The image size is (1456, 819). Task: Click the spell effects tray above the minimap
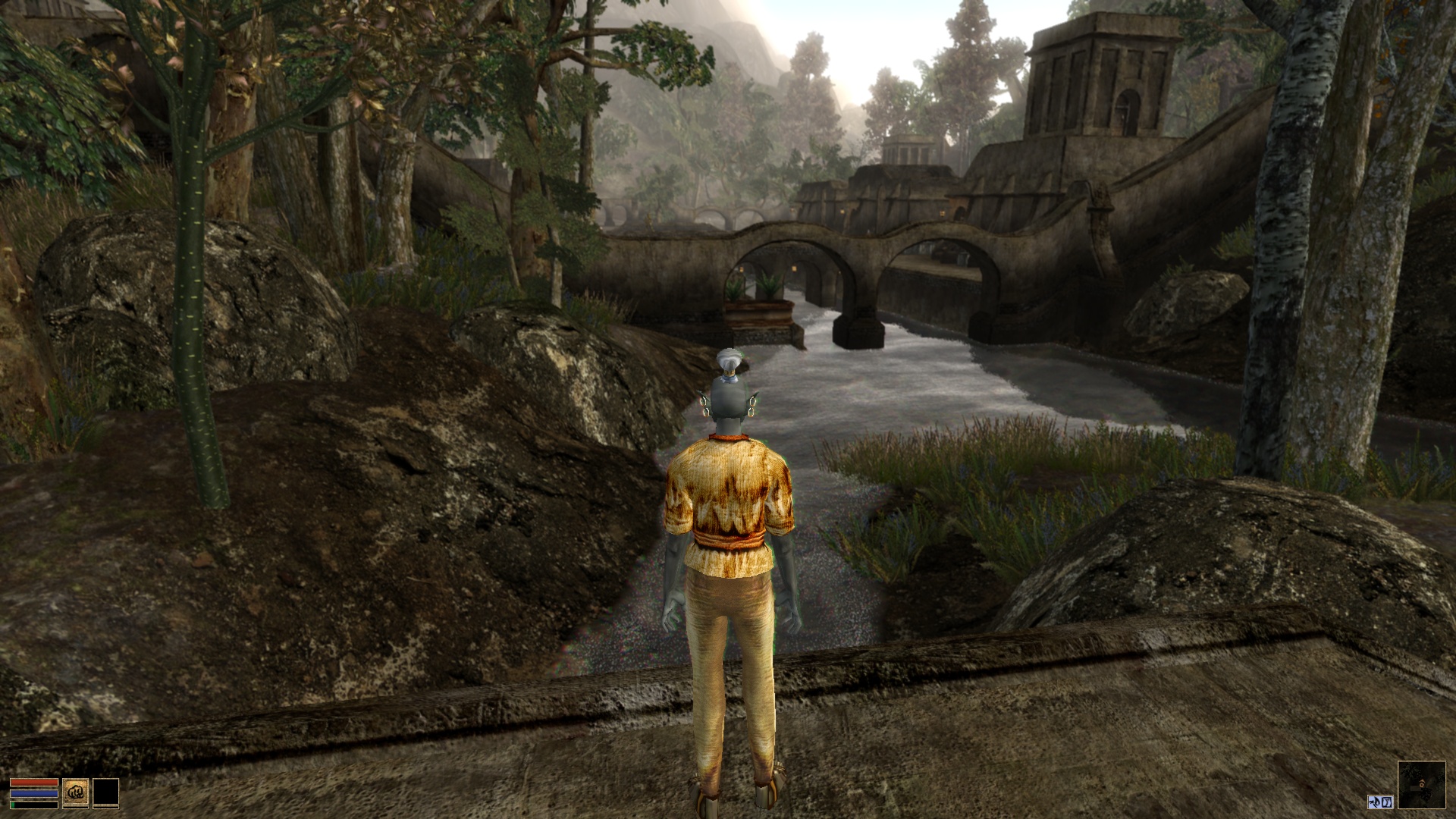(1380, 802)
